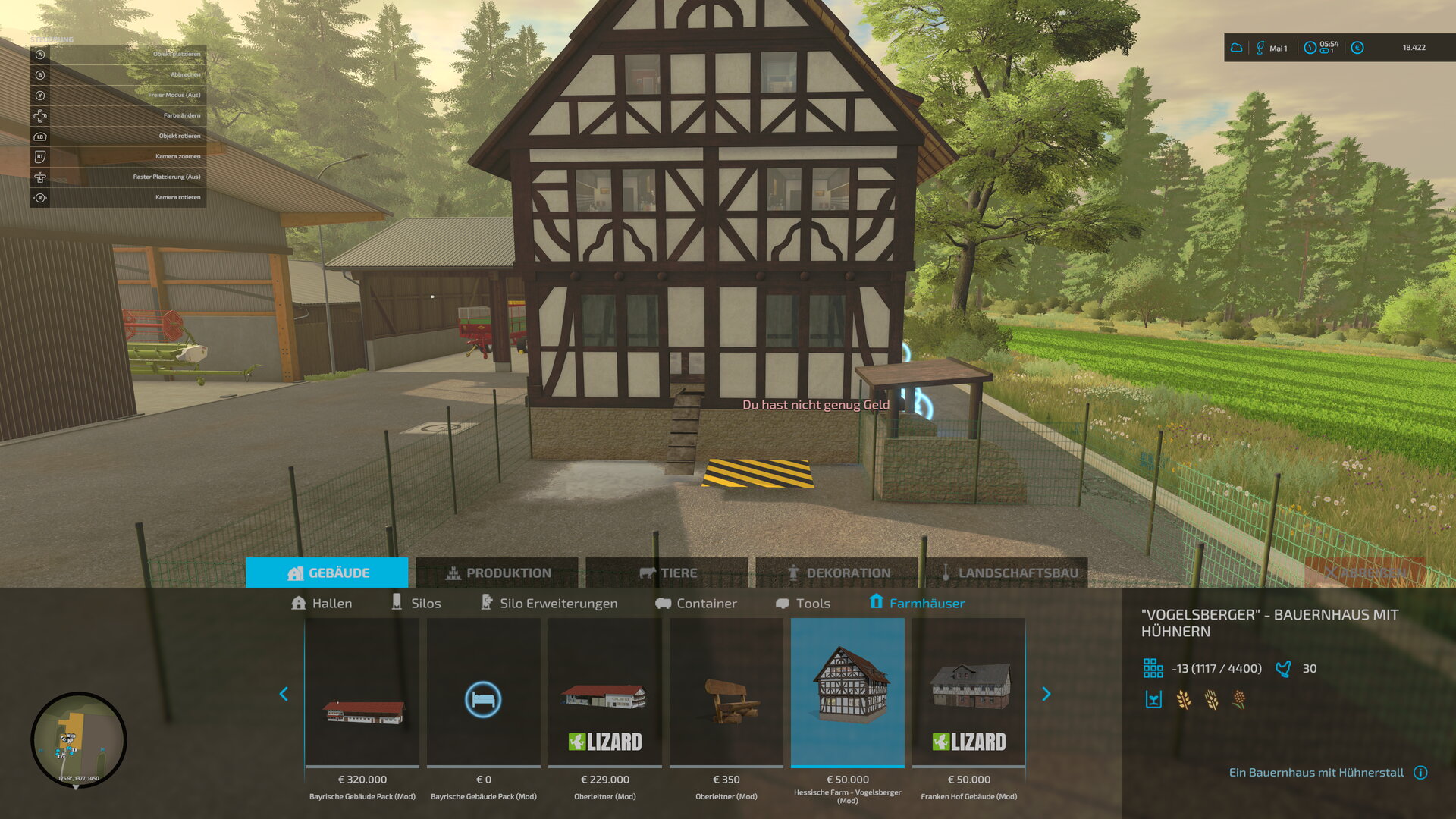This screenshot has height=819, width=1456.
Task: Click the circular minimap
Action: click(x=78, y=739)
